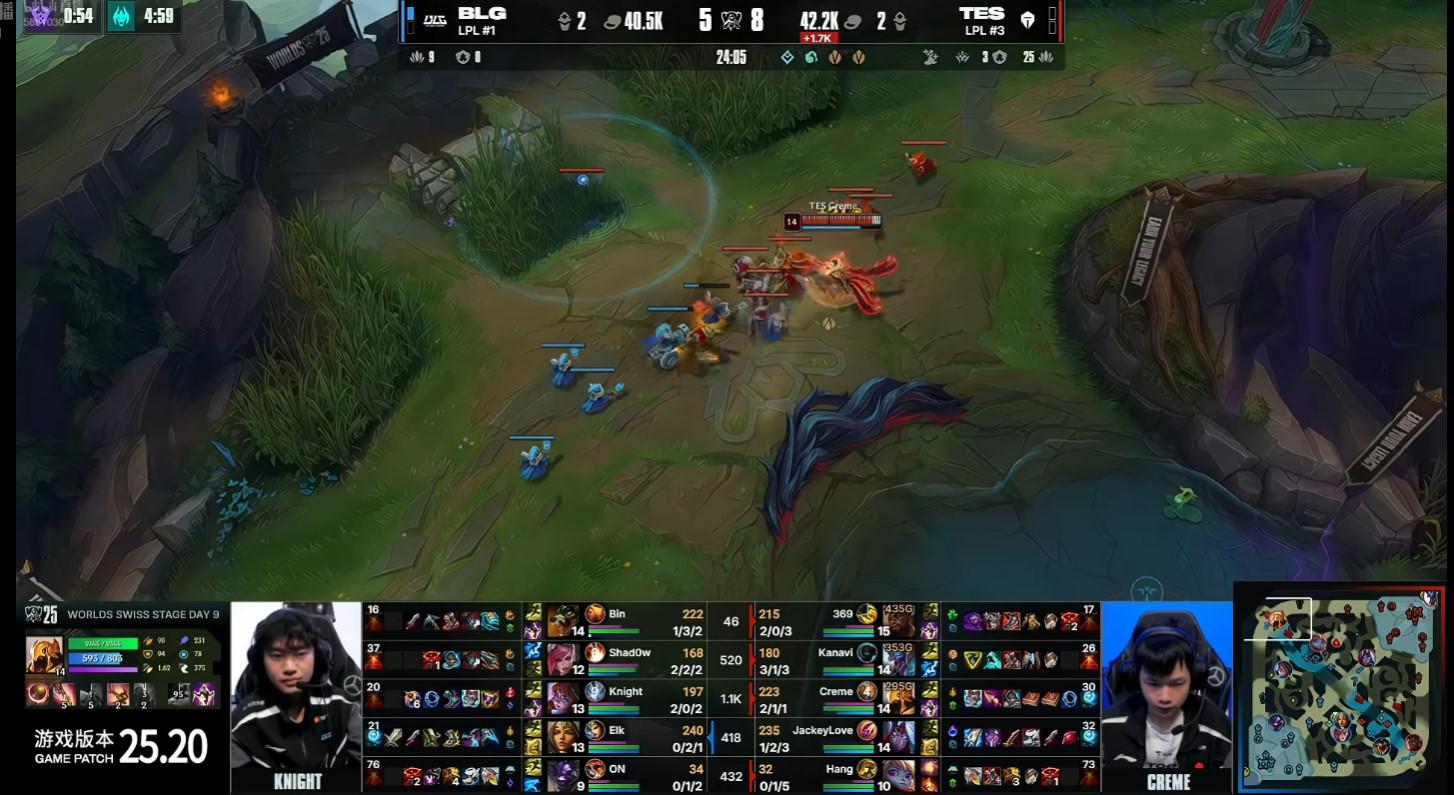Select Bin's champion portrait on the scoreboard

click(x=563, y=620)
